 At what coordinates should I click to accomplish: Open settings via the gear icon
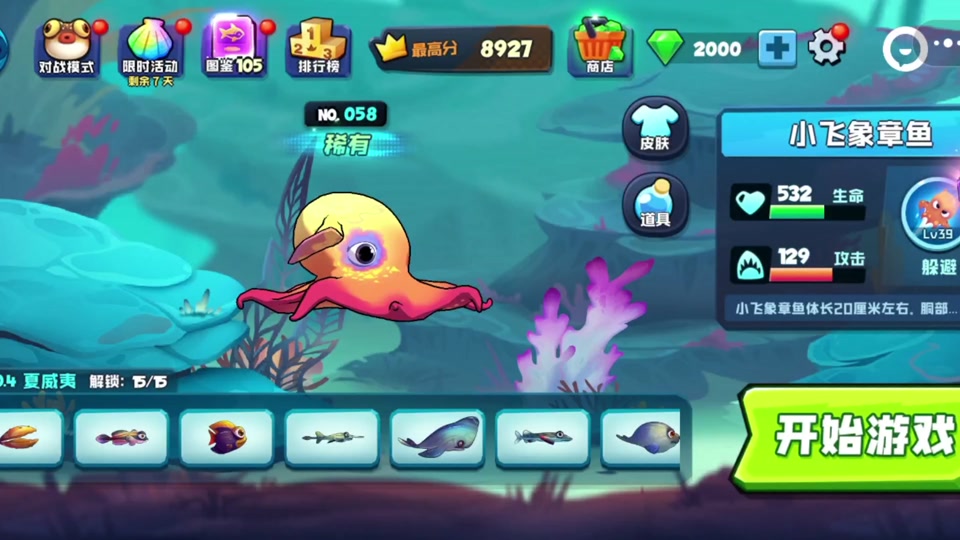click(x=826, y=47)
